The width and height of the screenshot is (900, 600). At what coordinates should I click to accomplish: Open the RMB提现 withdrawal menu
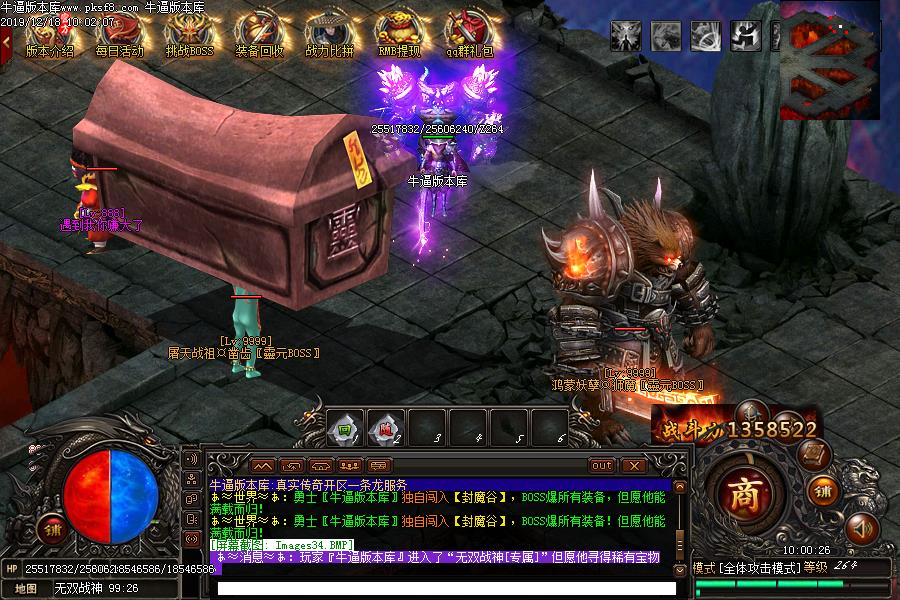[x=399, y=35]
